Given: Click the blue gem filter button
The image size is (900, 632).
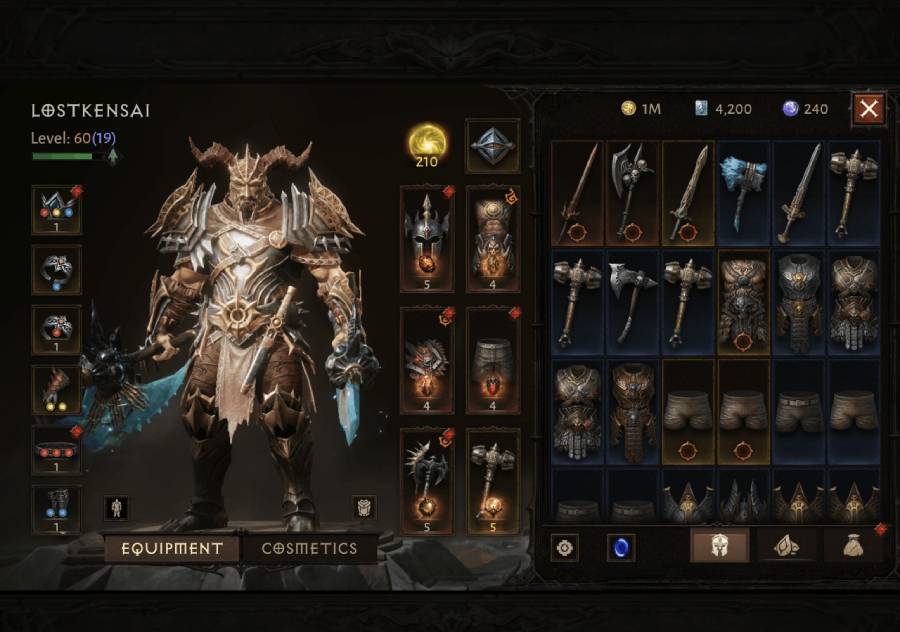Looking at the screenshot, I should (x=621, y=548).
